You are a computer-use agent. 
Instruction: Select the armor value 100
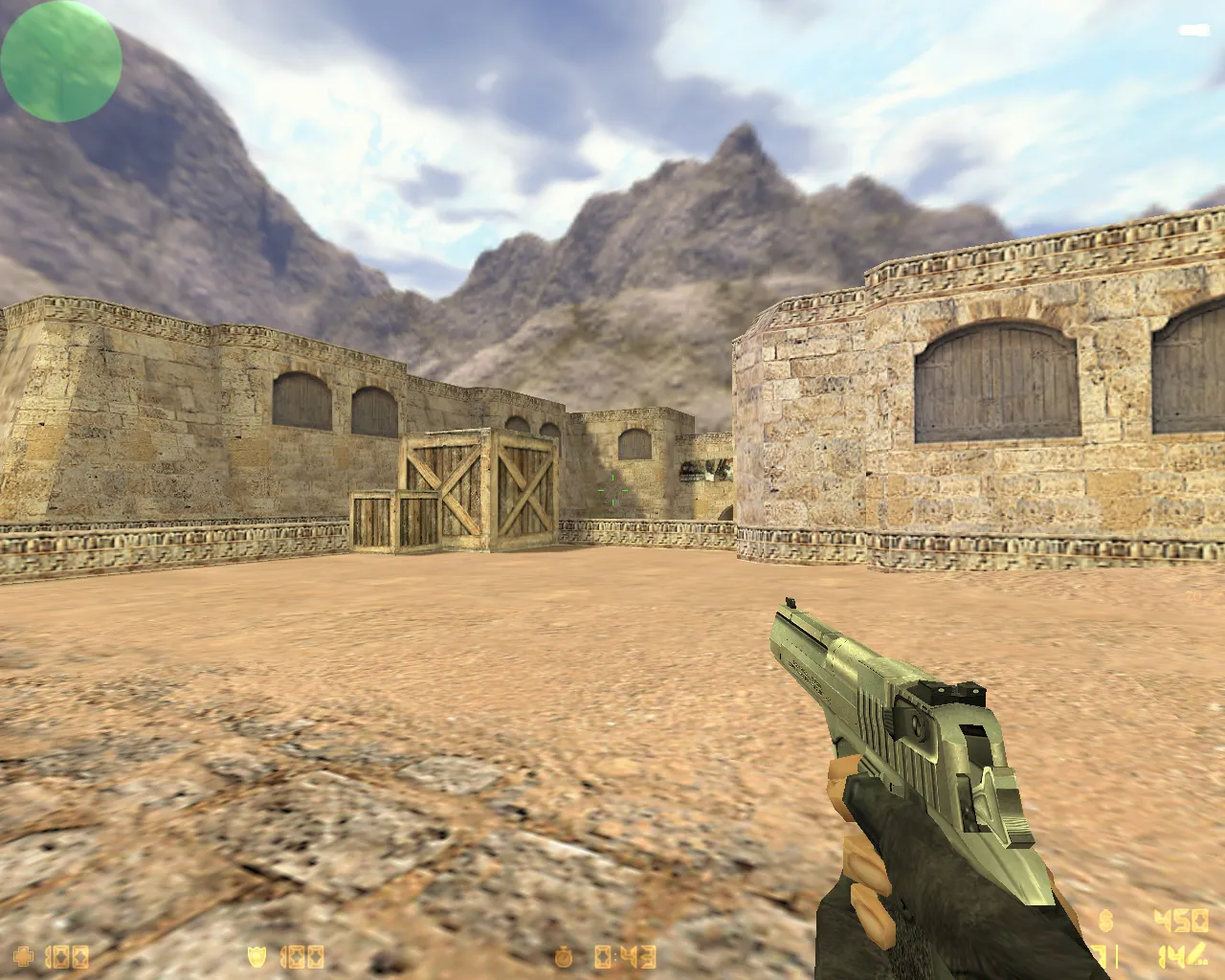tap(302, 955)
